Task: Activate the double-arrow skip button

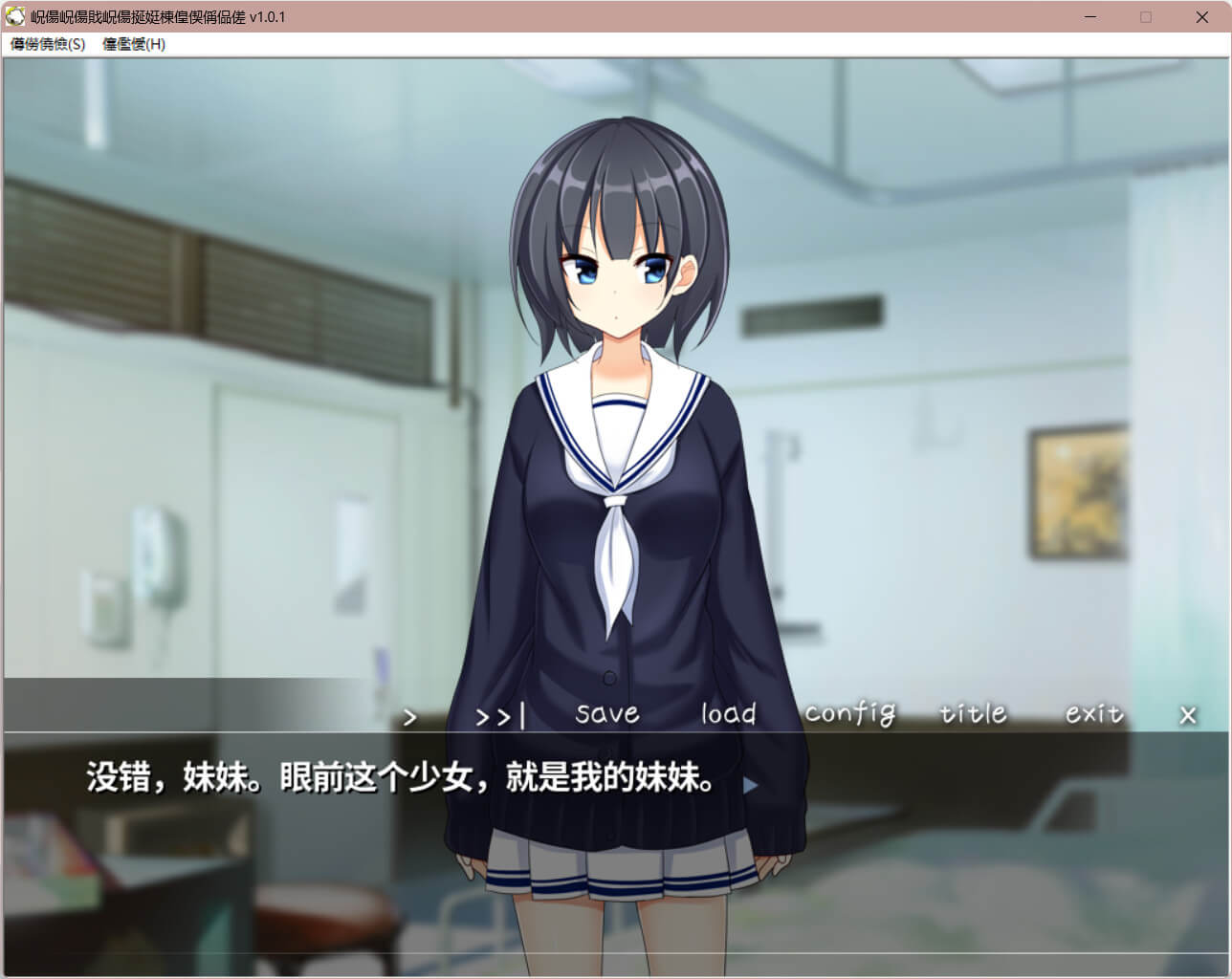Action: pos(500,716)
